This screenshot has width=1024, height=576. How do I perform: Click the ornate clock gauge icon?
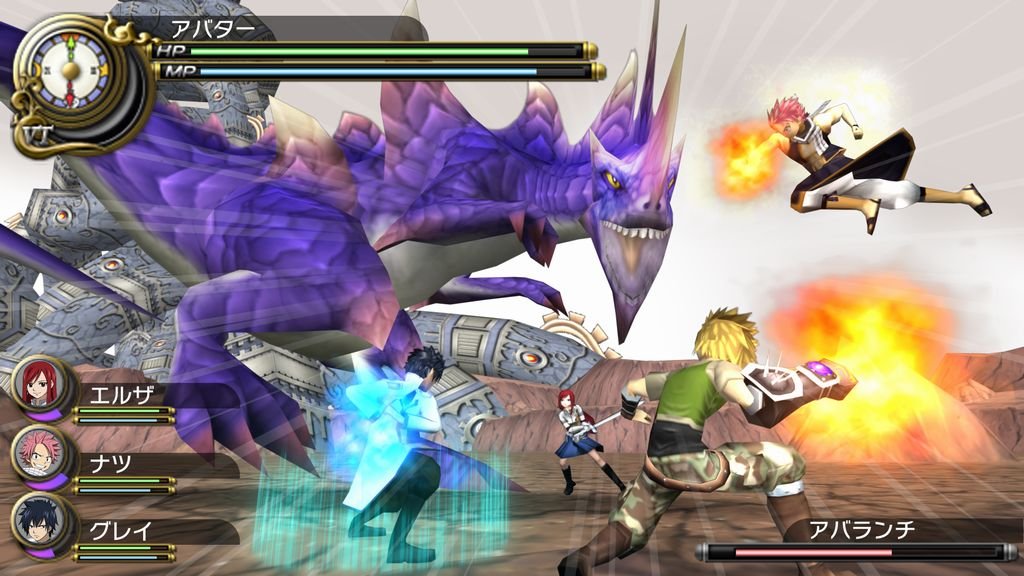(70, 70)
